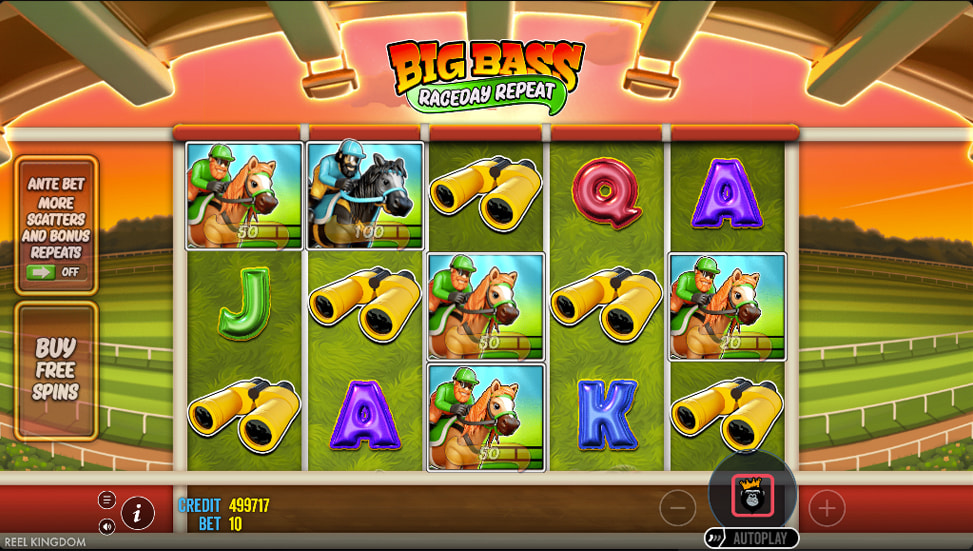Mute the sound with the speaker icon
The width and height of the screenshot is (973, 551).
pyautogui.click(x=107, y=526)
